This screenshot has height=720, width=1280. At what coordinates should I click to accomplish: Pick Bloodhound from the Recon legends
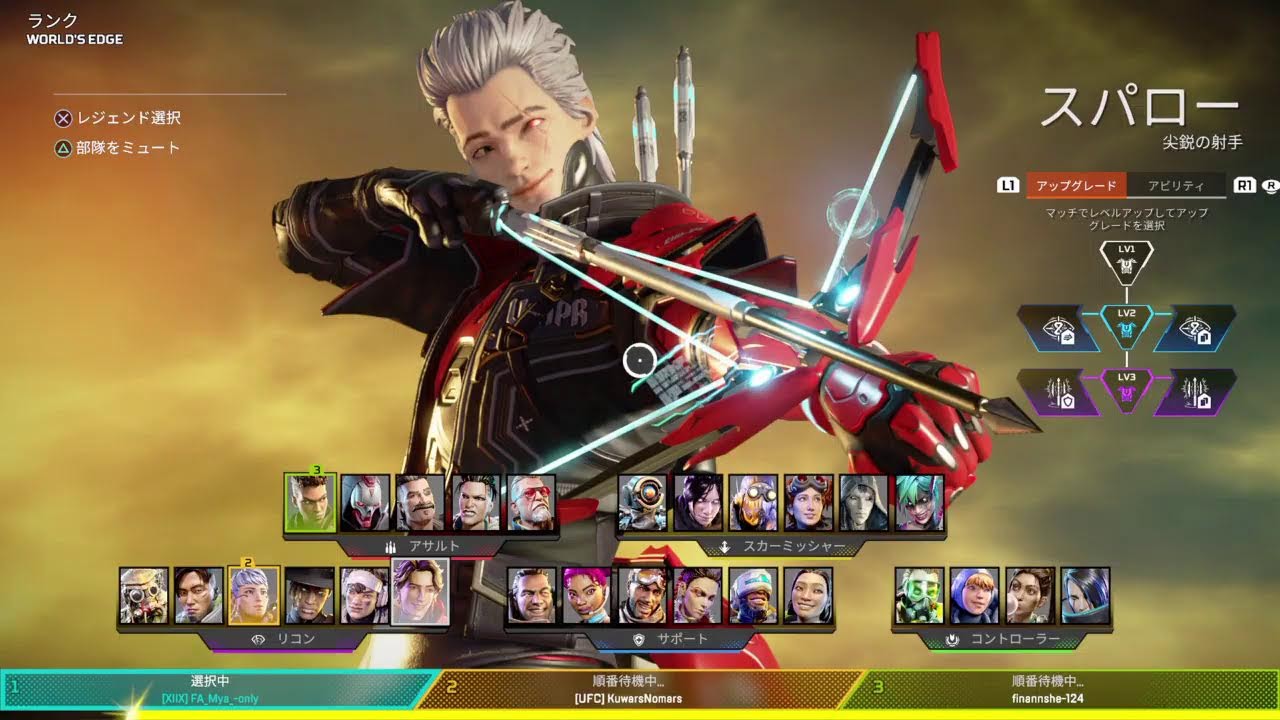(143, 596)
